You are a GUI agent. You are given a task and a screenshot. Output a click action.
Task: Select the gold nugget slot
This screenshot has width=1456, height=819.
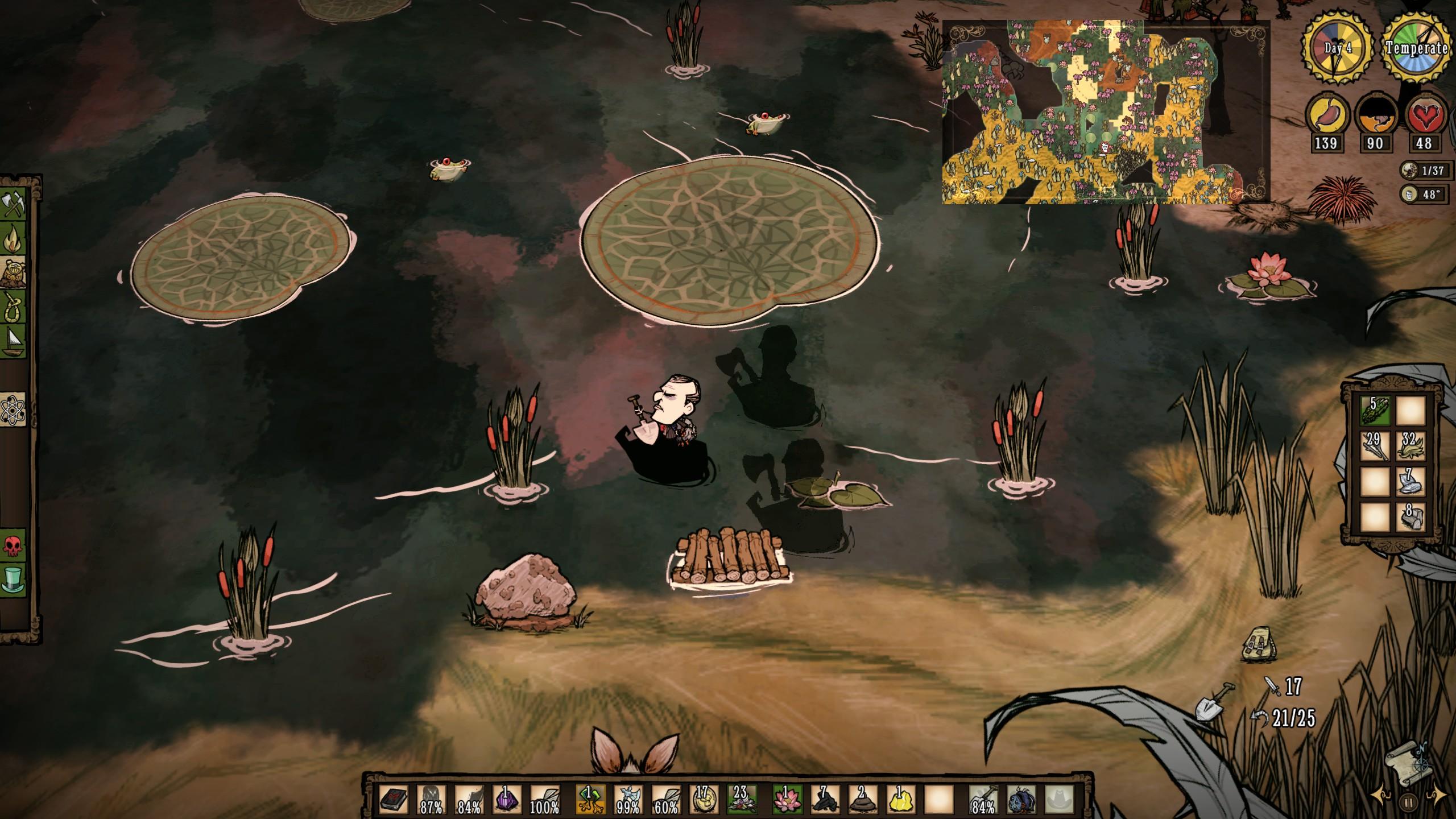(x=901, y=800)
